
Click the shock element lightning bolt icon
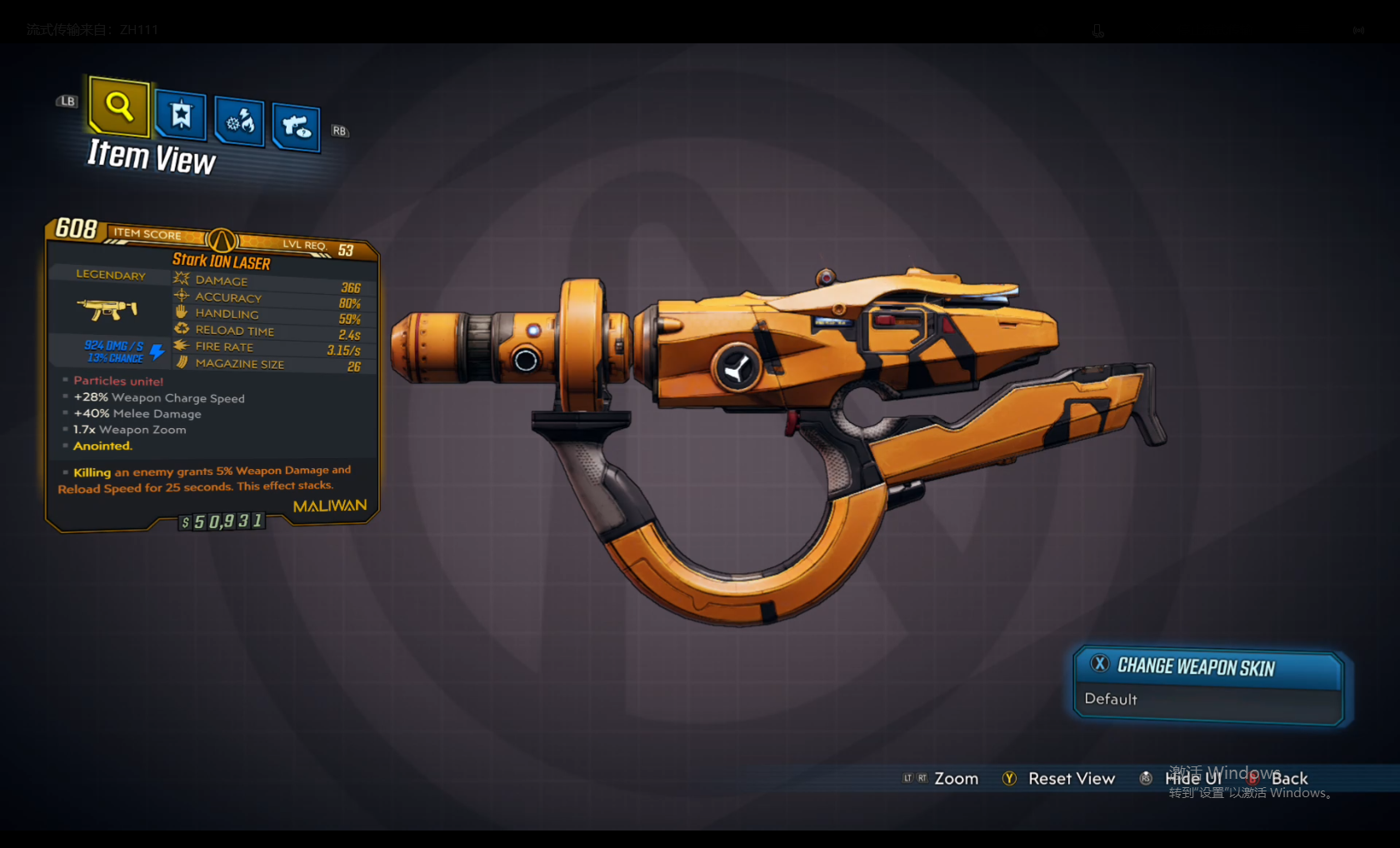(x=157, y=352)
